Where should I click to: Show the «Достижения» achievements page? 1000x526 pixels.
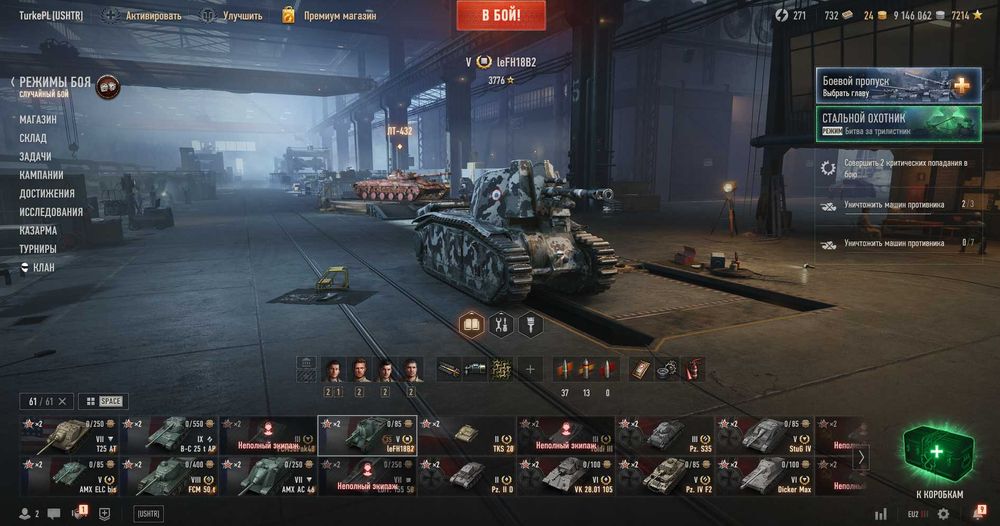click(47, 193)
